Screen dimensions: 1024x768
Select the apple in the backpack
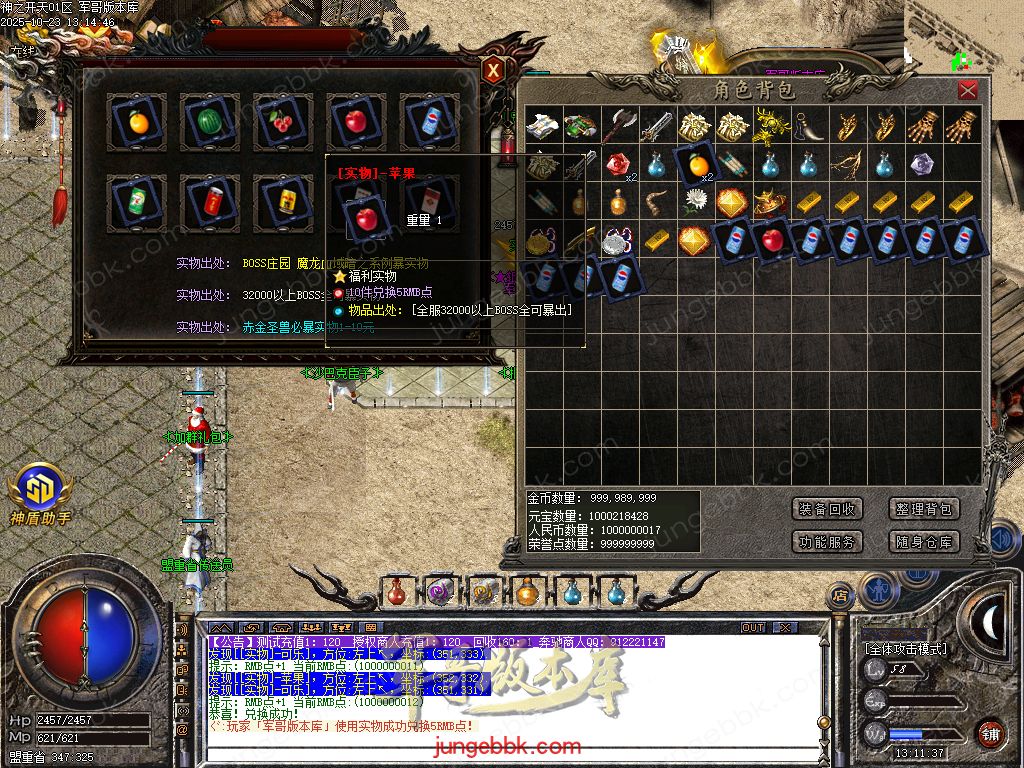772,240
